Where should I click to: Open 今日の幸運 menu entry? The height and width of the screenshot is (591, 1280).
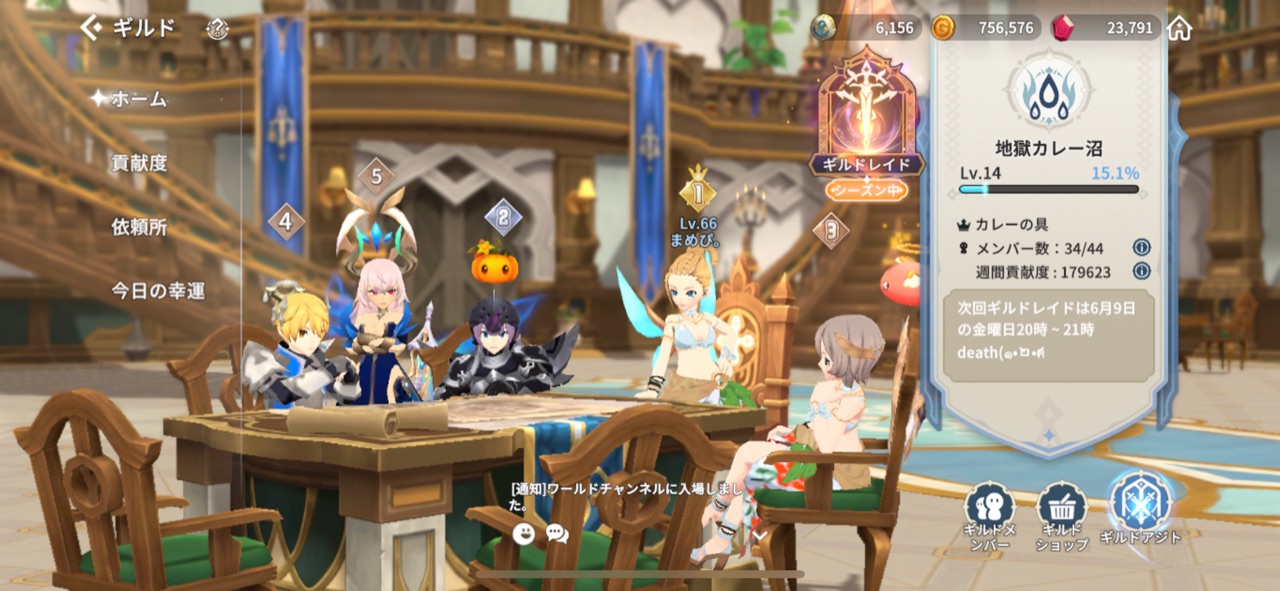pyautogui.click(x=158, y=291)
